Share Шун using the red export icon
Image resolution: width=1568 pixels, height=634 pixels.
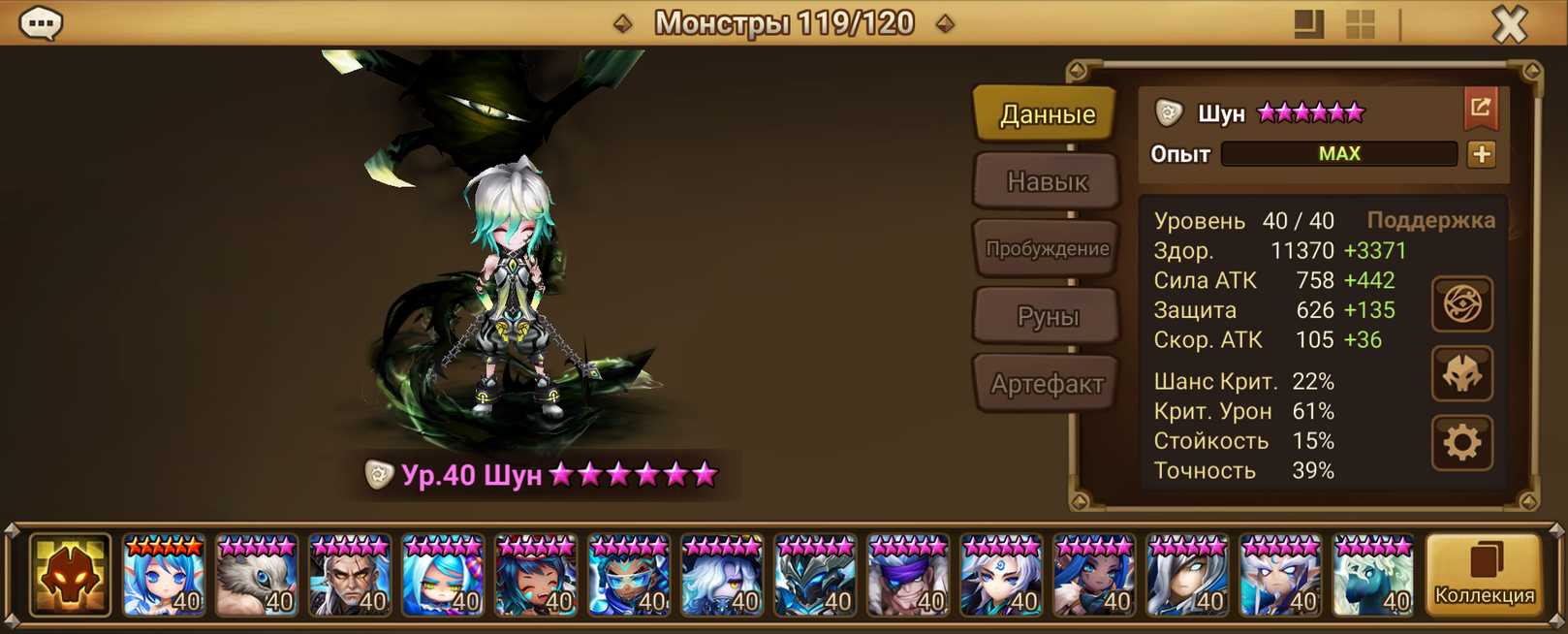pos(1480,108)
